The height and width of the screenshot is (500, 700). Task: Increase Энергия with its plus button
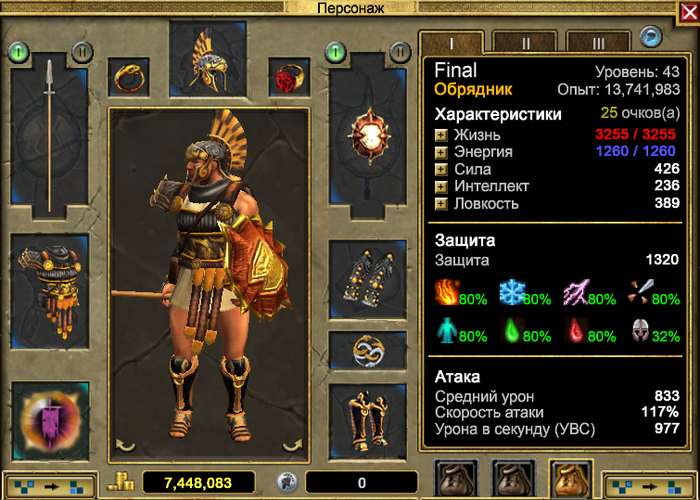click(441, 152)
